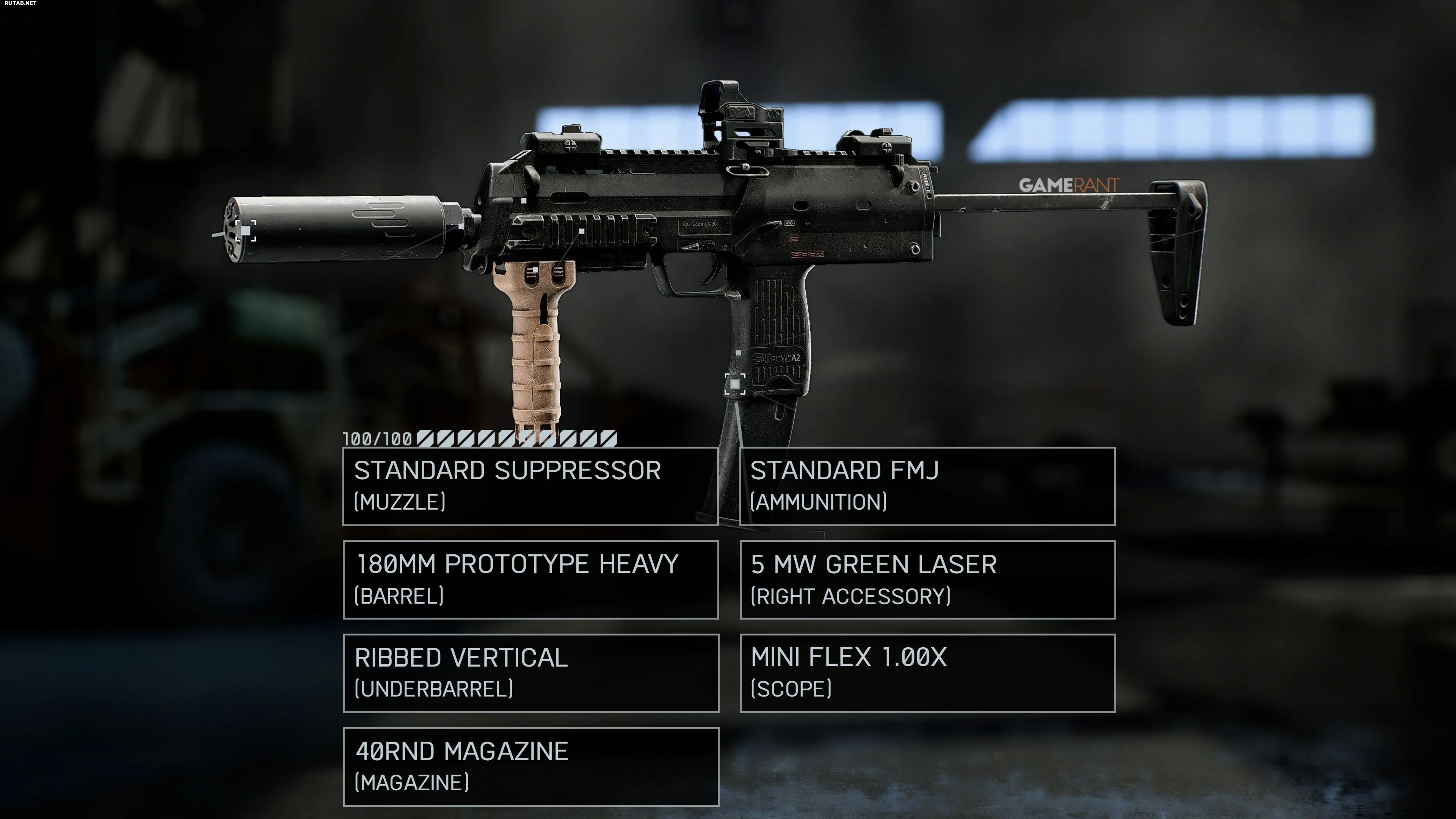This screenshot has height=819, width=1456.
Task: Select the Standard FMJ ammunition slot
Action: pyautogui.click(x=927, y=486)
